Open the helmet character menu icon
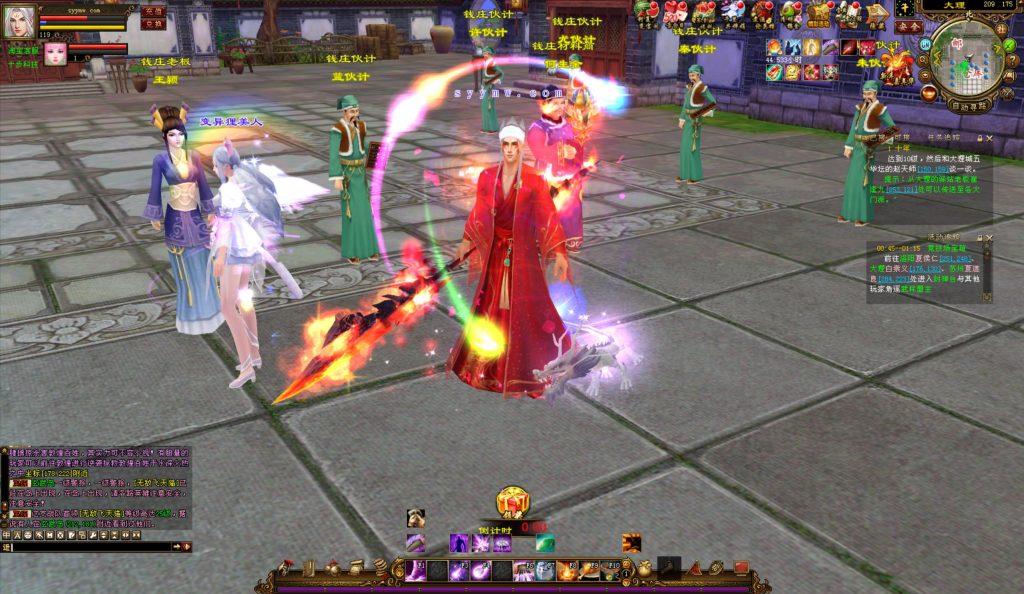The image size is (1024, 594). coord(287,568)
